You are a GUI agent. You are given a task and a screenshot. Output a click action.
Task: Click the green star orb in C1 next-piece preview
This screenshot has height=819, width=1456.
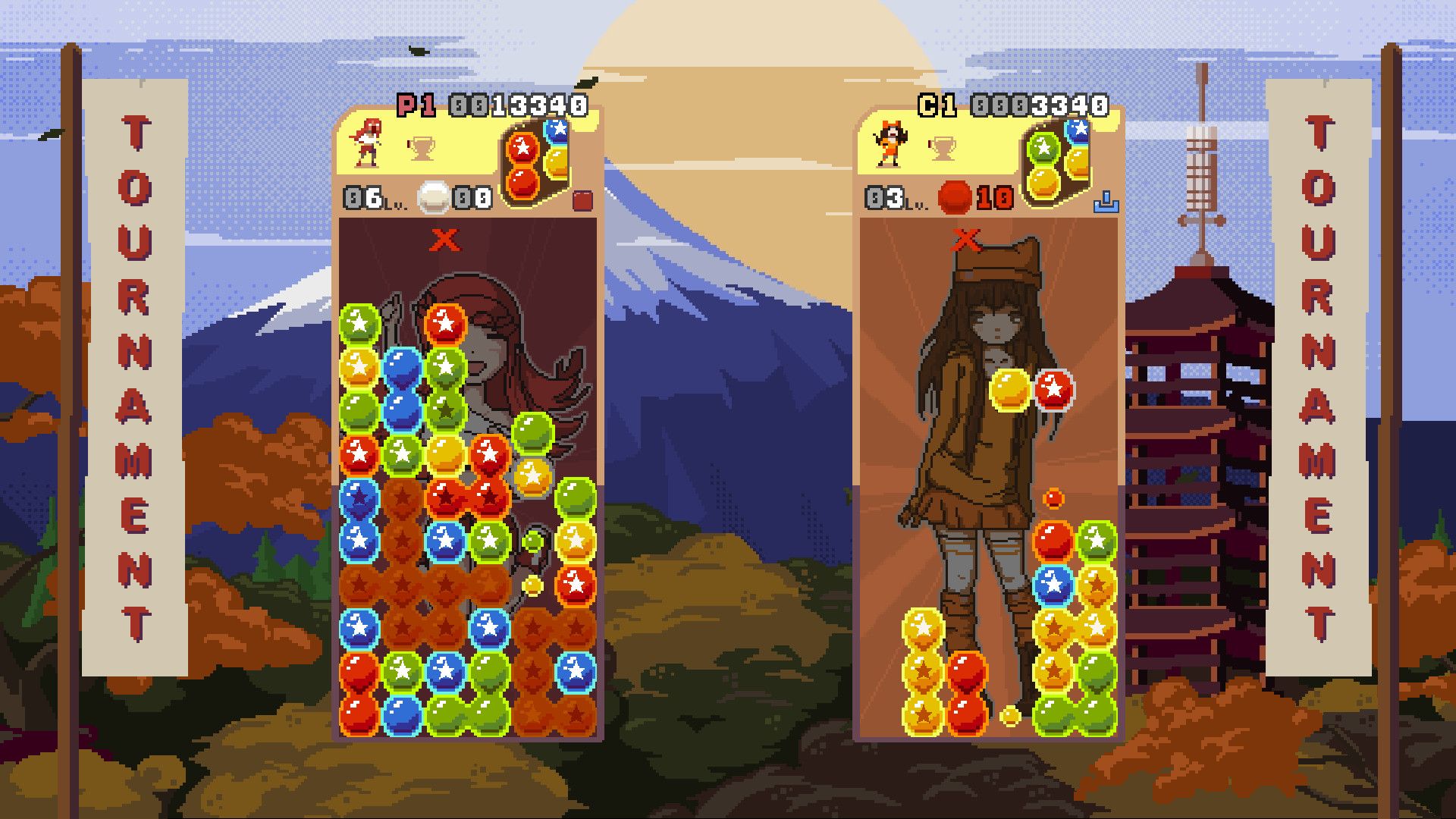pos(1042,148)
